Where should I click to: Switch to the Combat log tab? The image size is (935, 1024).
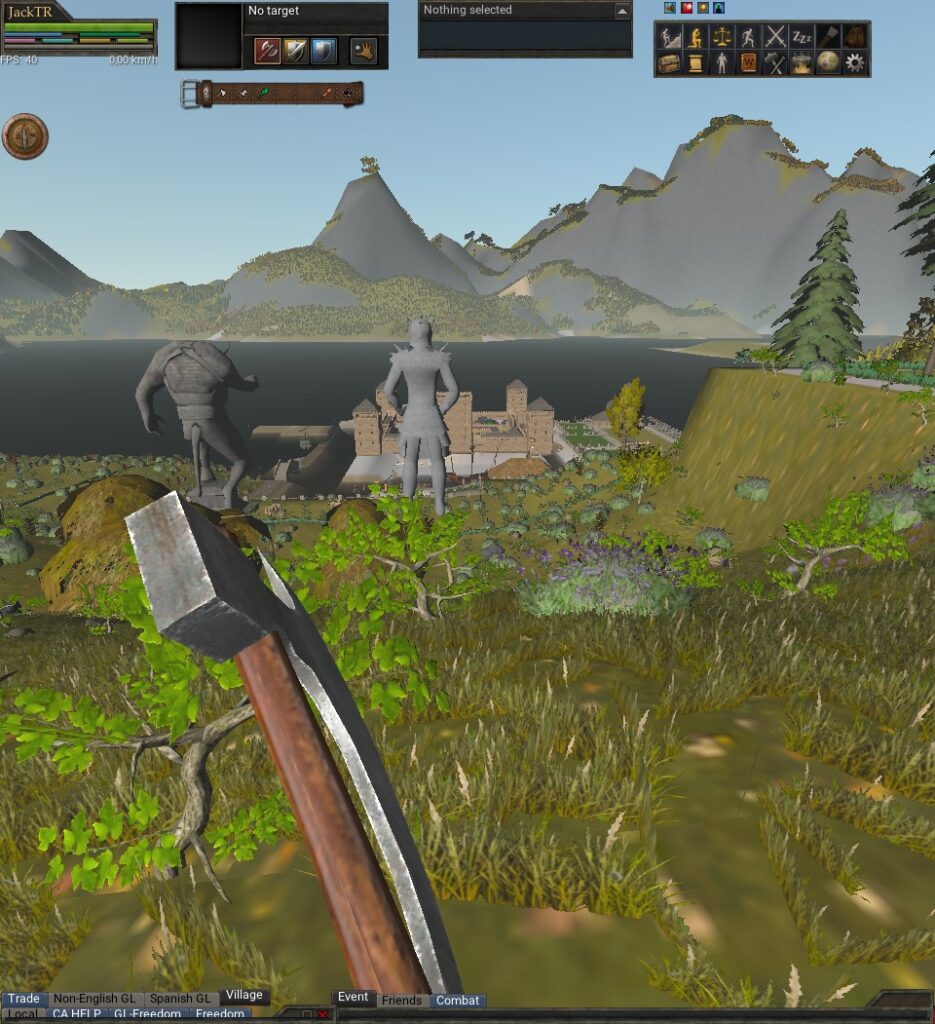point(458,1000)
